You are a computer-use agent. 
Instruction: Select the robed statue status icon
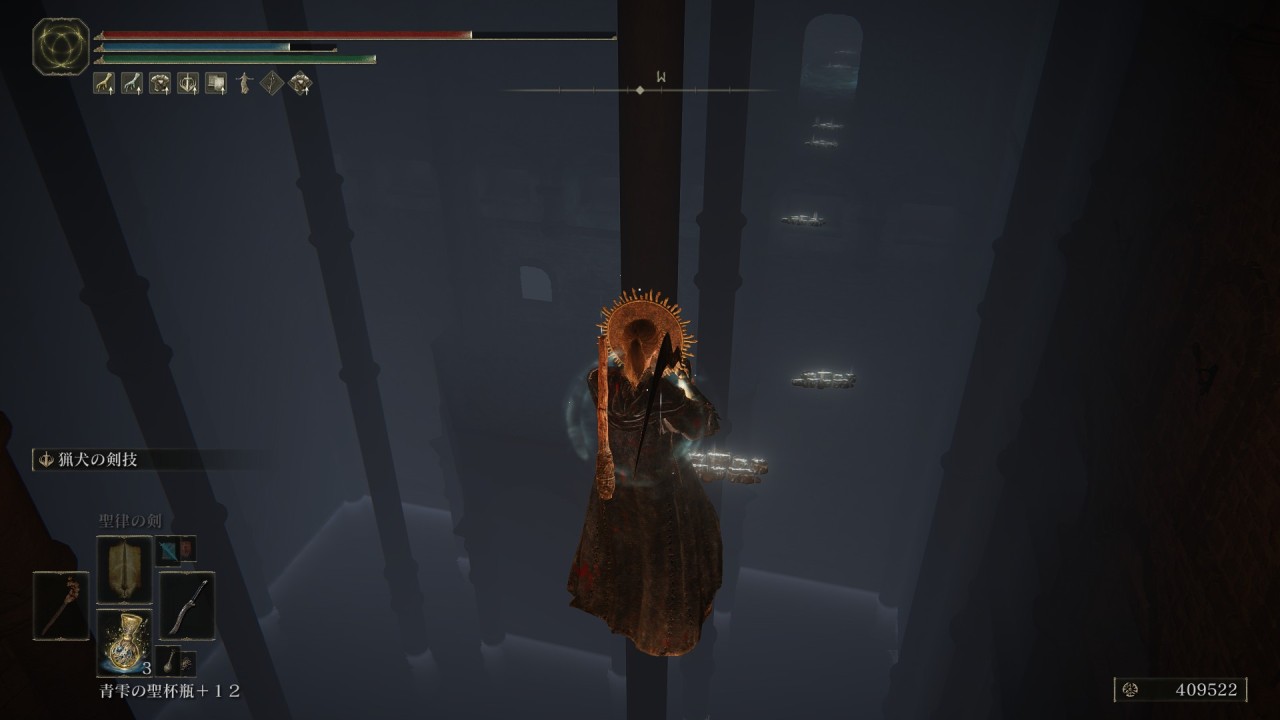(x=243, y=84)
